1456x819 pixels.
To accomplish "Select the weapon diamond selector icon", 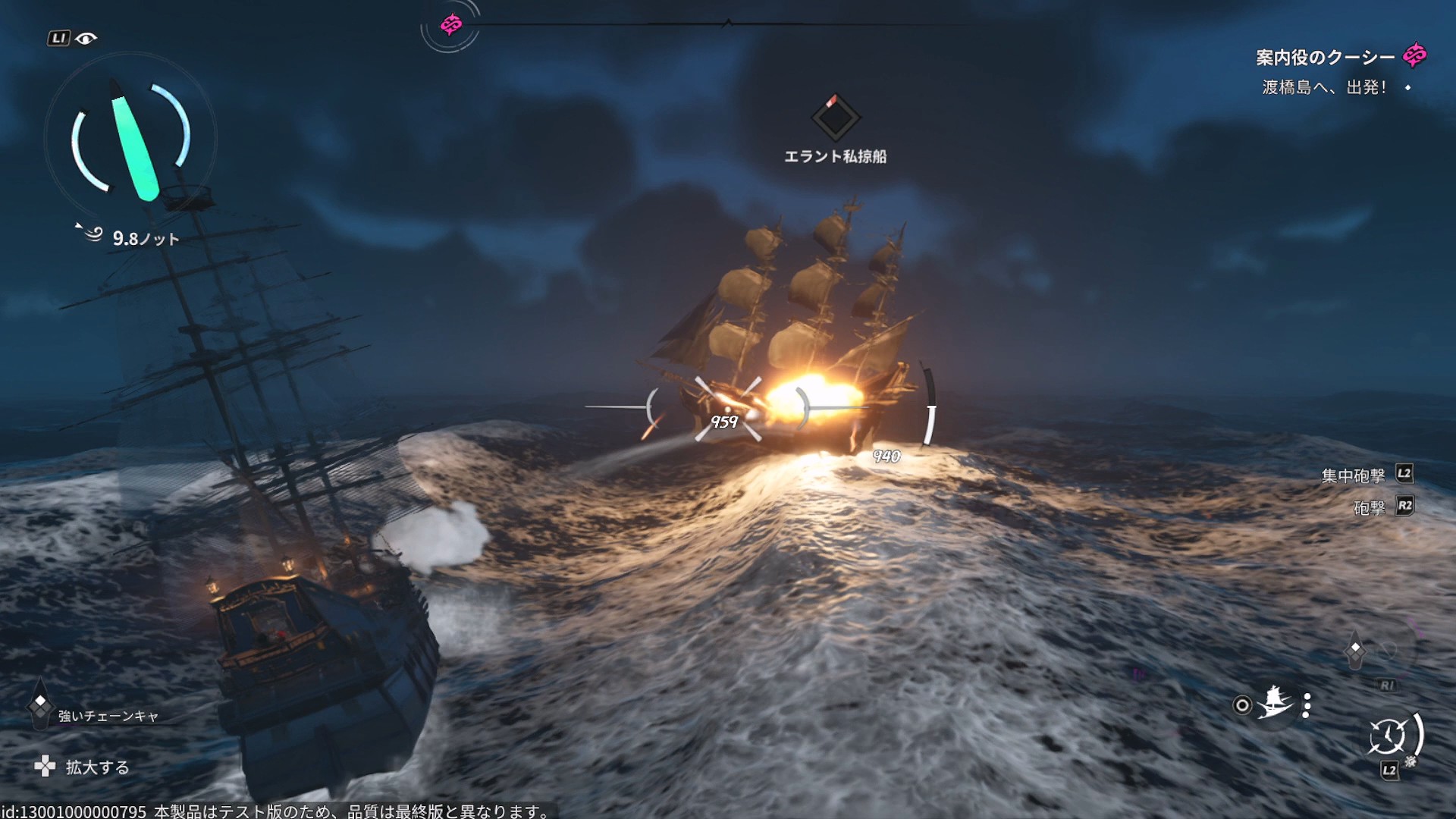I will (x=1355, y=650).
